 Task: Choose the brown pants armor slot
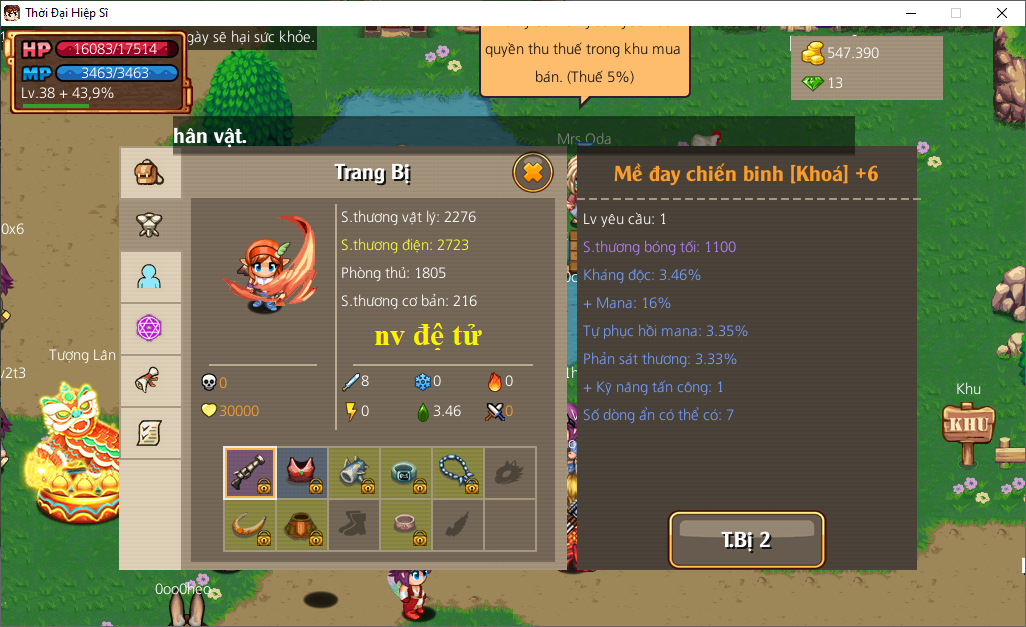tap(302, 525)
